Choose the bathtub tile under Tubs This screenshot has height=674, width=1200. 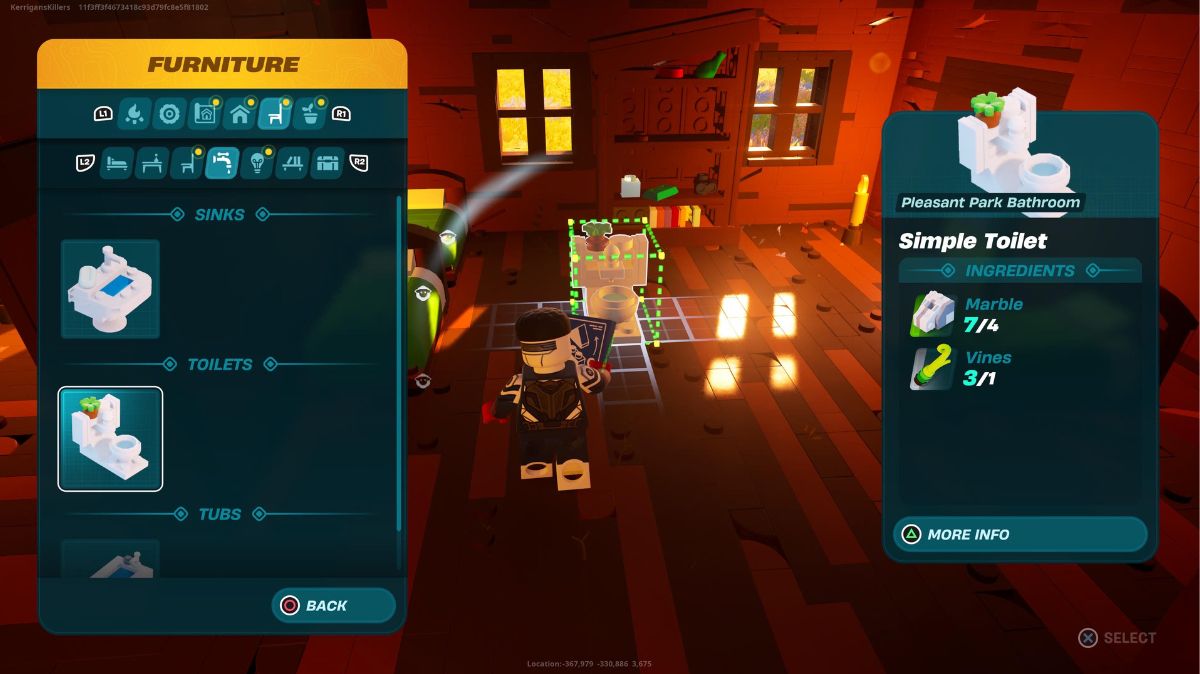(x=110, y=560)
